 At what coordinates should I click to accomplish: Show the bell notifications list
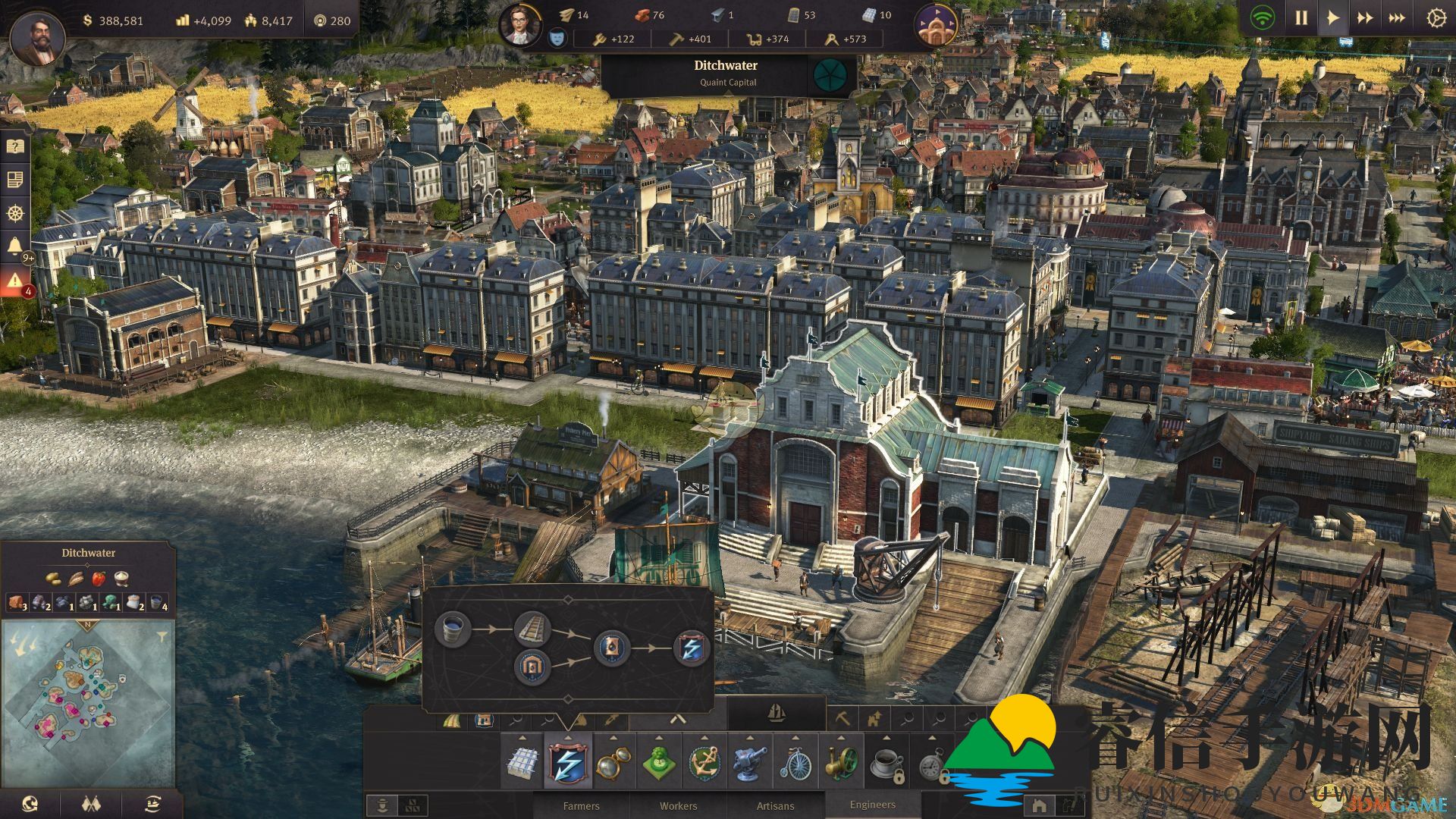pos(15,246)
